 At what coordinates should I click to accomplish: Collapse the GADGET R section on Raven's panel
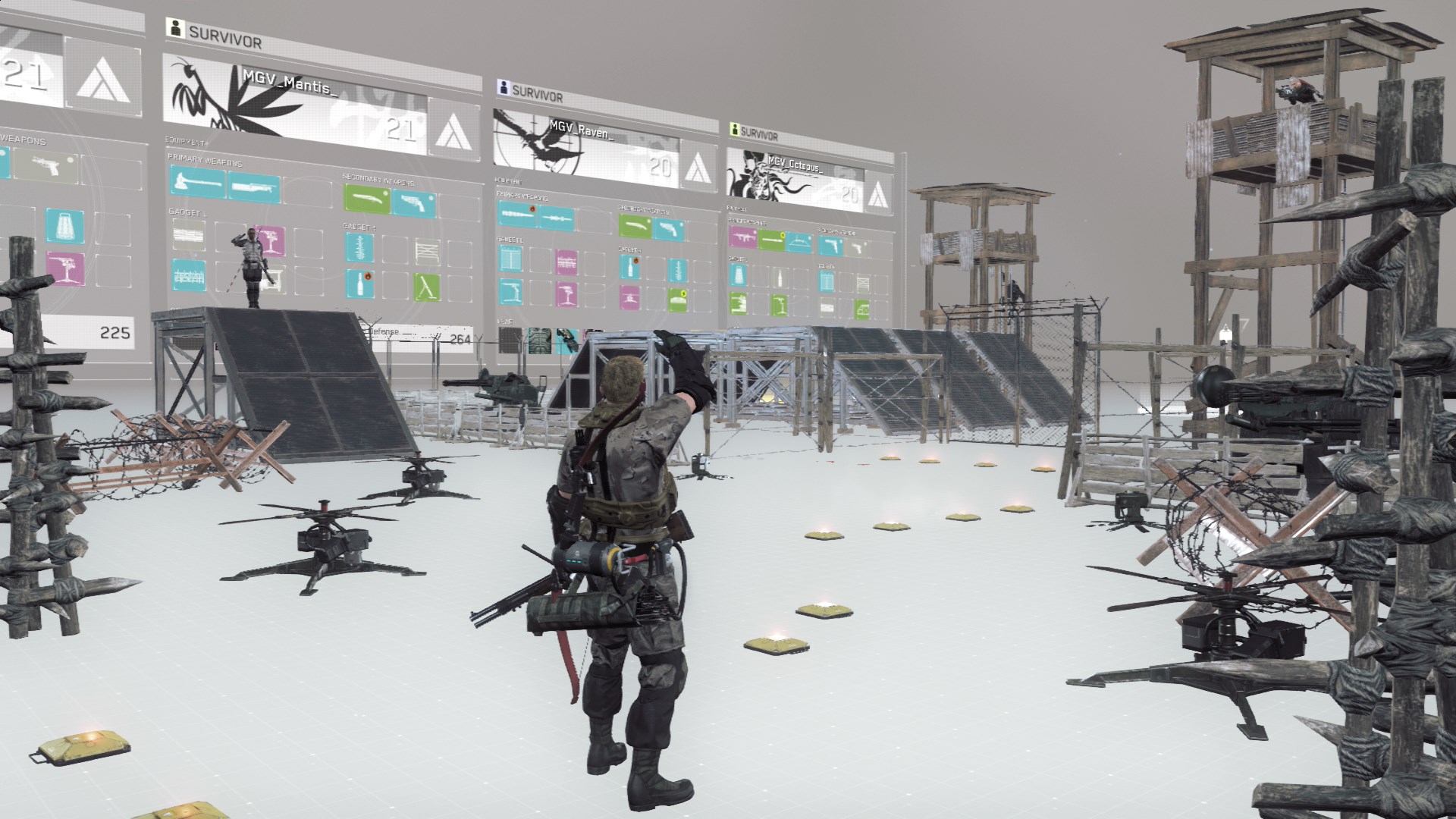[630, 249]
